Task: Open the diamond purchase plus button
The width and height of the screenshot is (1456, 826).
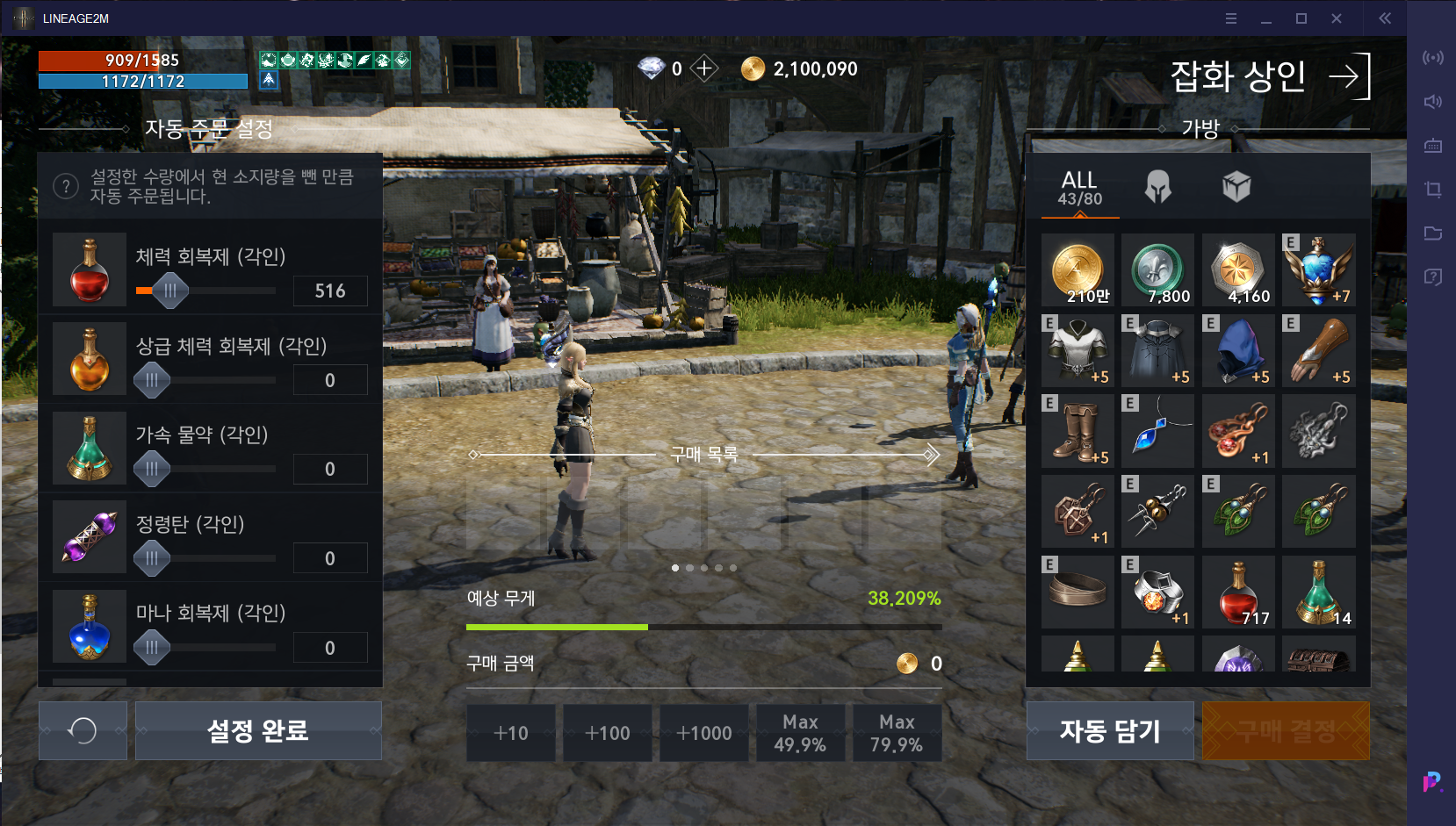Action: (704, 68)
